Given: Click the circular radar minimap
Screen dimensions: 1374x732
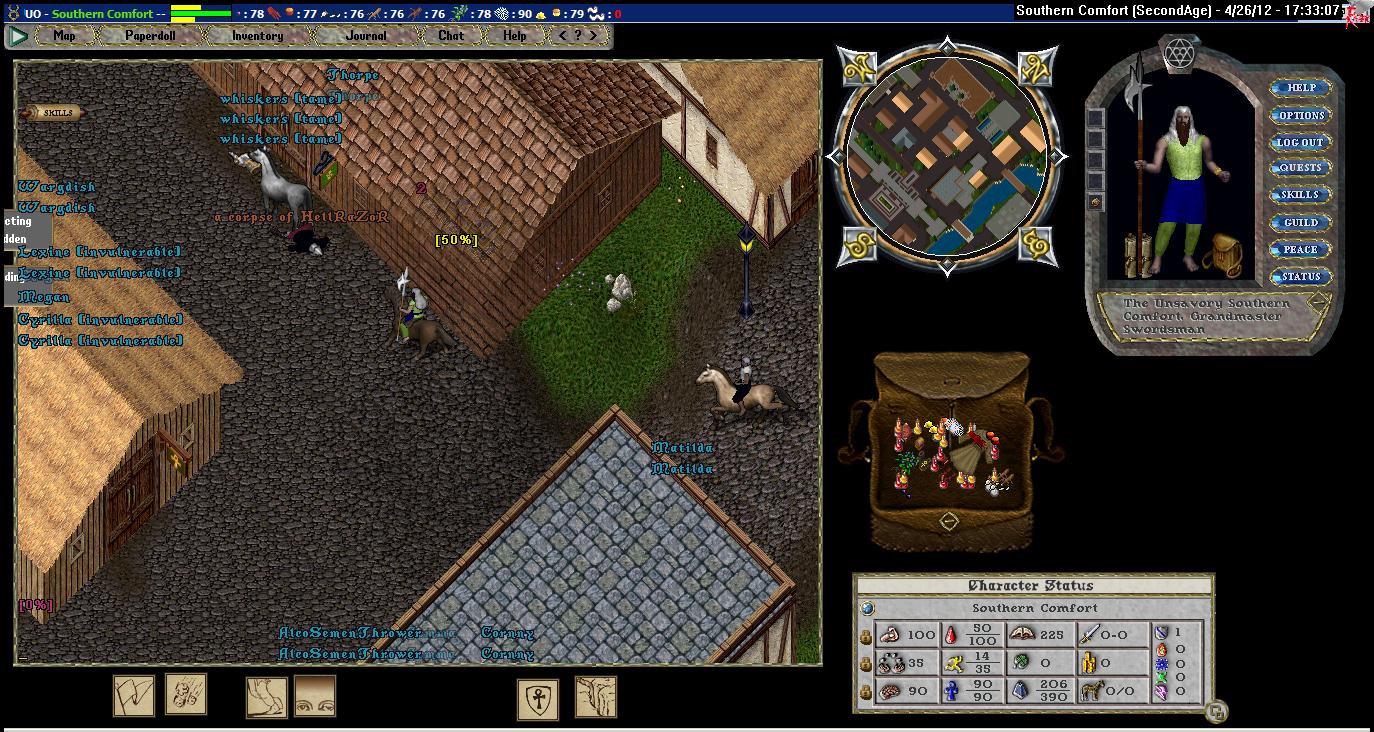Looking at the screenshot, I should click(x=947, y=156).
